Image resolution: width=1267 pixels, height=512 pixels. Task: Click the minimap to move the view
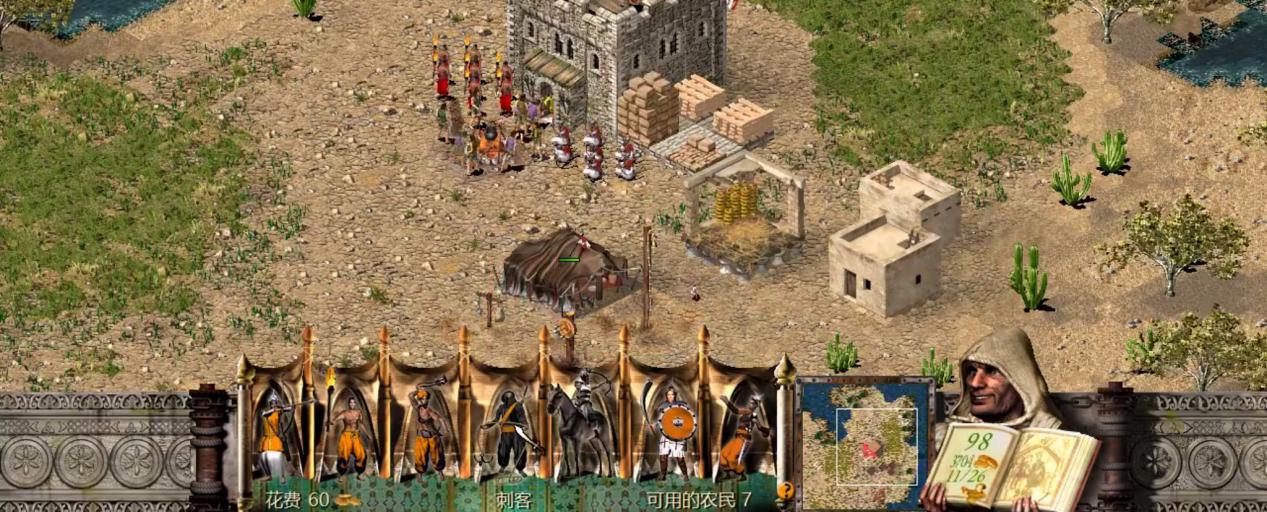[866, 443]
